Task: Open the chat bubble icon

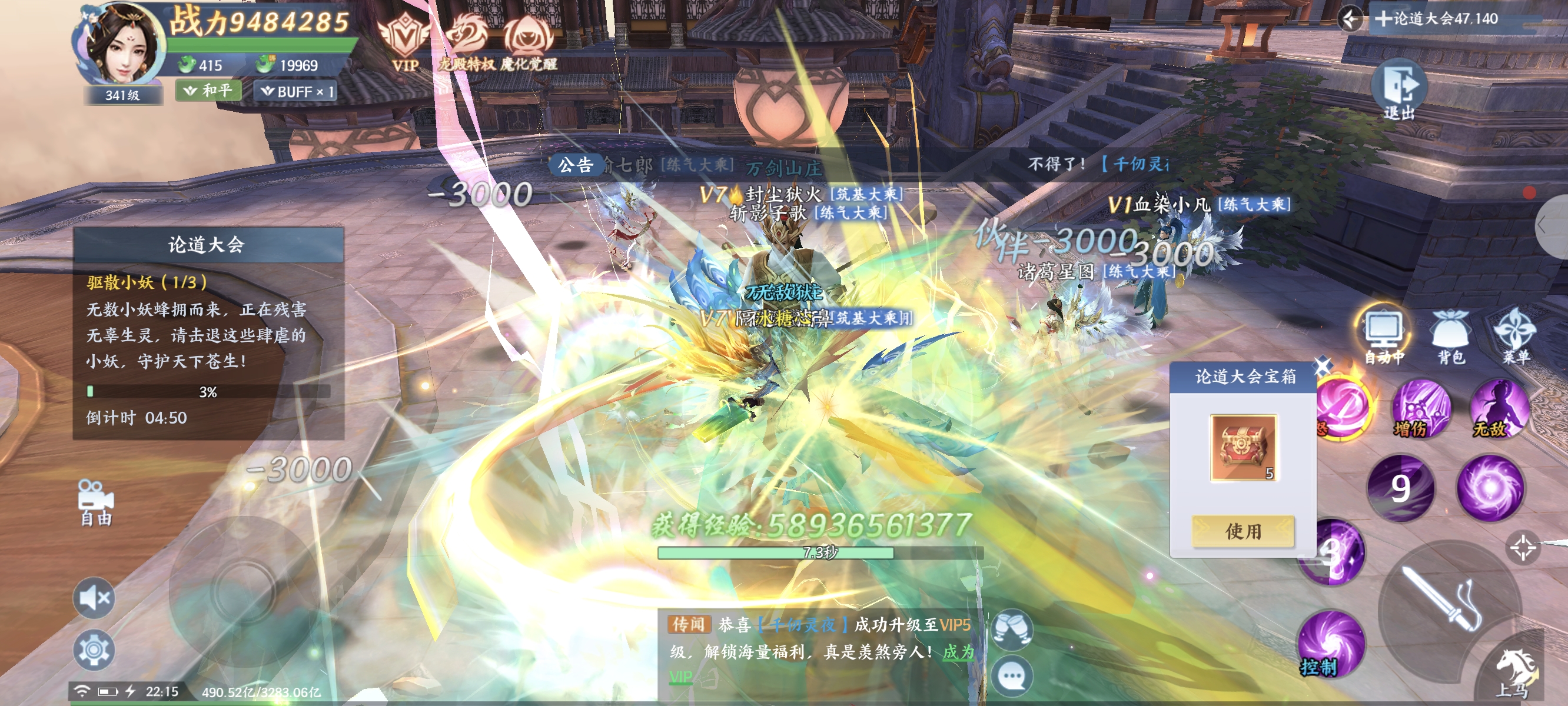Action: coord(1012,675)
